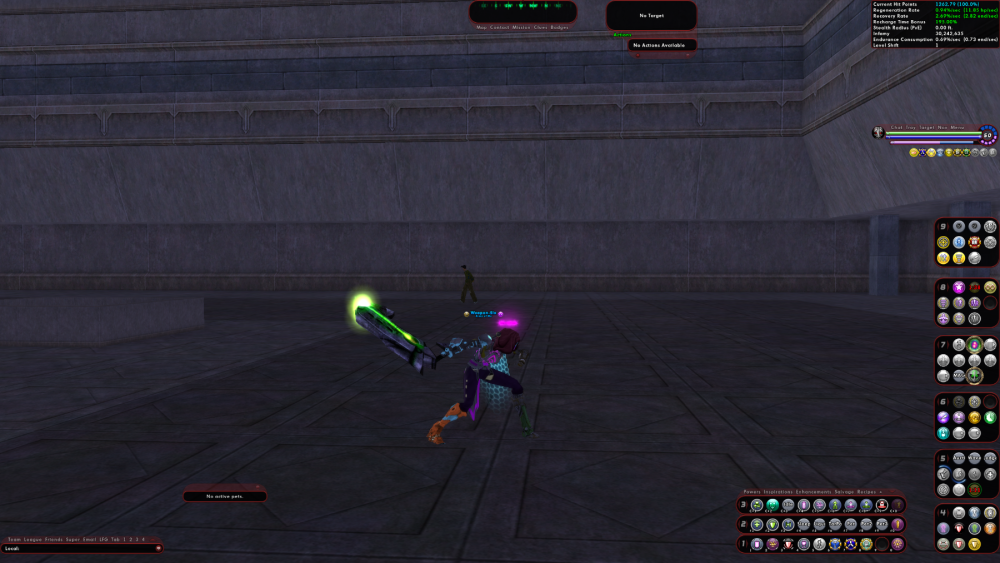Open the League window

[33, 539]
